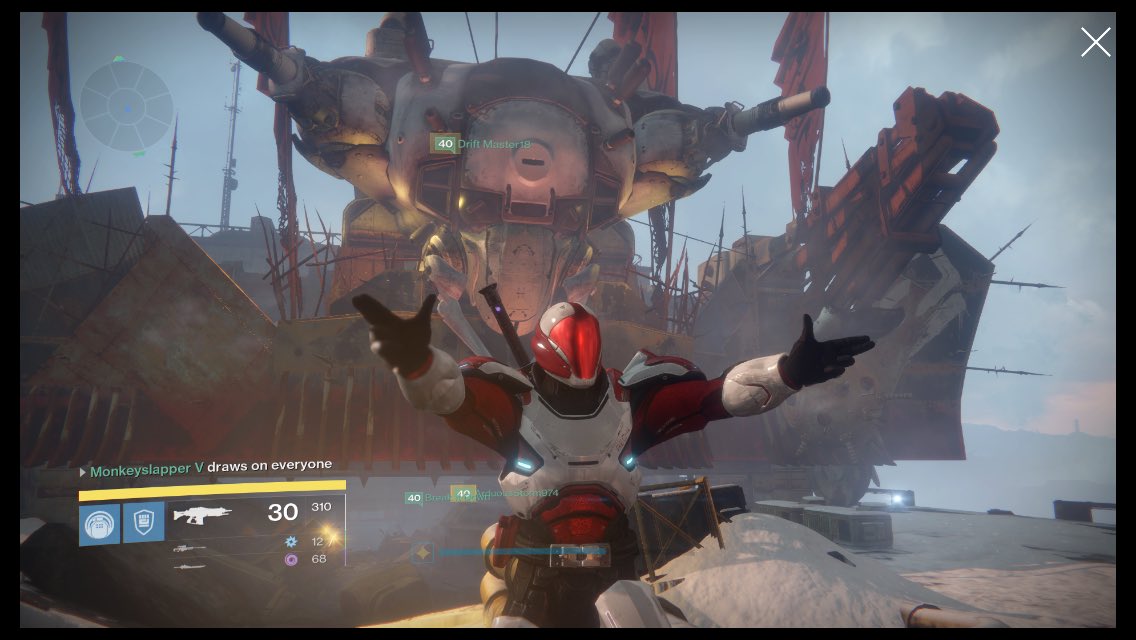
Task: Close the screenshot viewer with the X
Action: click(1095, 42)
